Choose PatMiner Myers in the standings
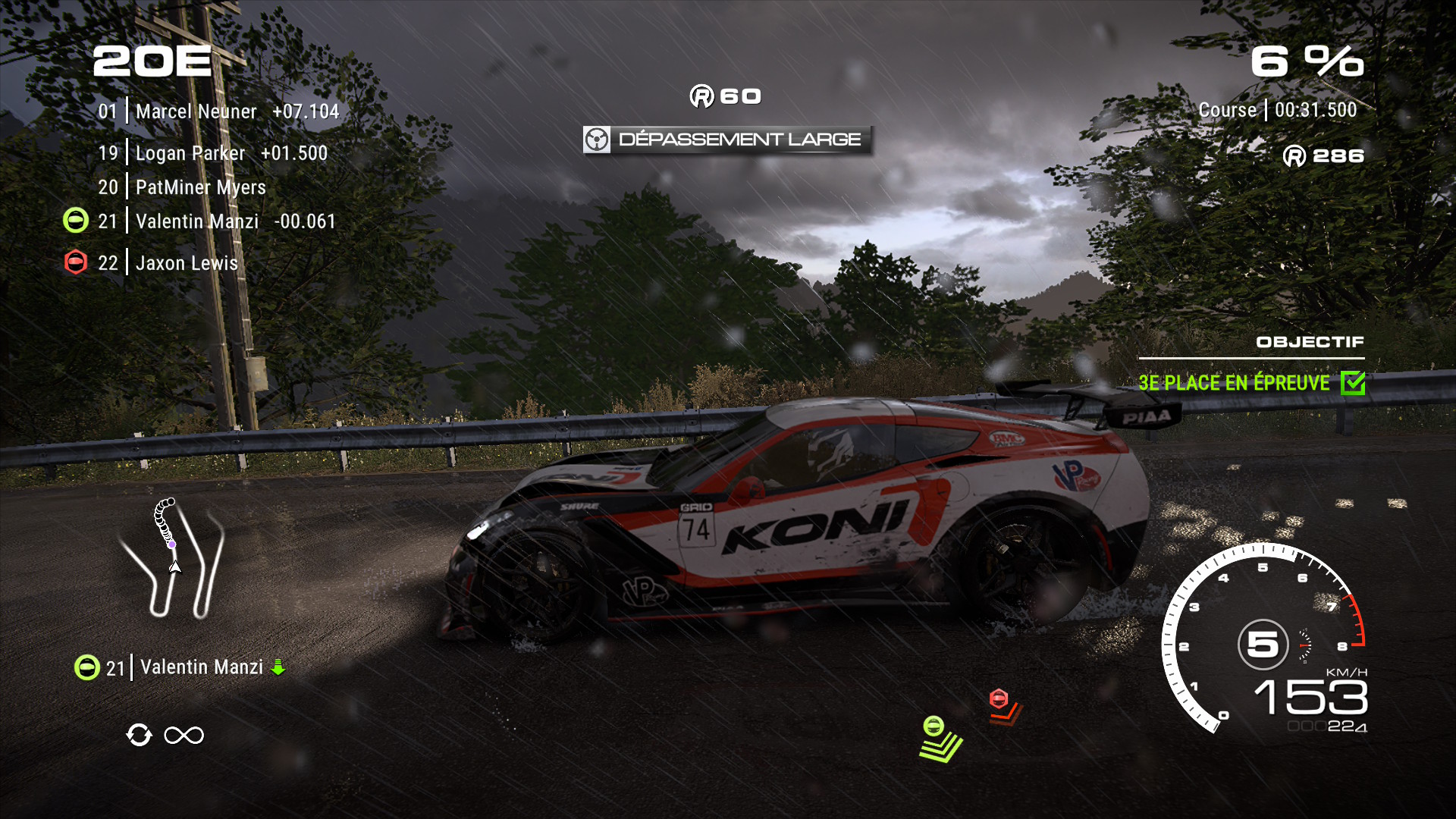Image resolution: width=1456 pixels, height=819 pixels. 182,187
